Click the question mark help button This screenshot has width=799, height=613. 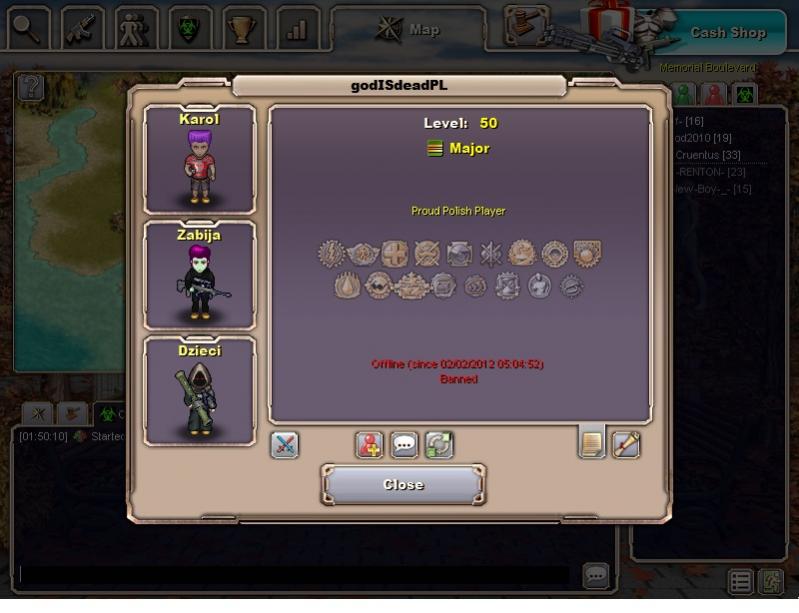coord(31,87)
